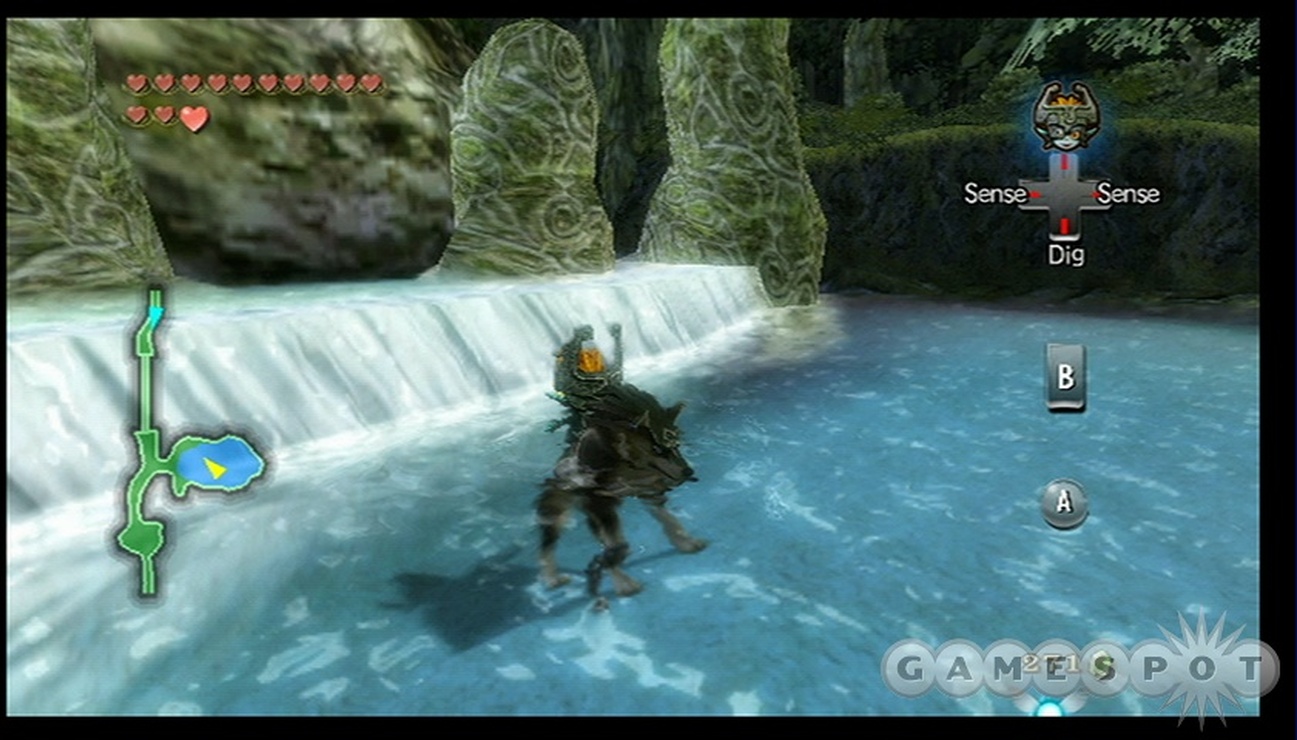Click the glowing orb near the rupee counter
Image resolution: width=1297 pixels, height=740 pixels.
pos(1047,707)
